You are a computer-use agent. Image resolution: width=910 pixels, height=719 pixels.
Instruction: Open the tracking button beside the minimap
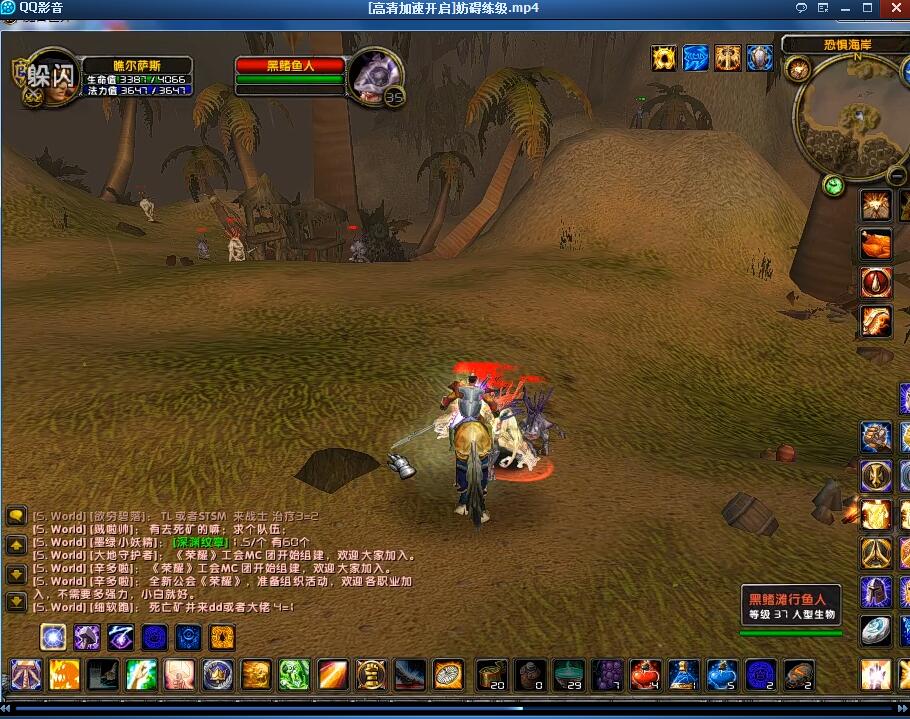pos(798,68)
